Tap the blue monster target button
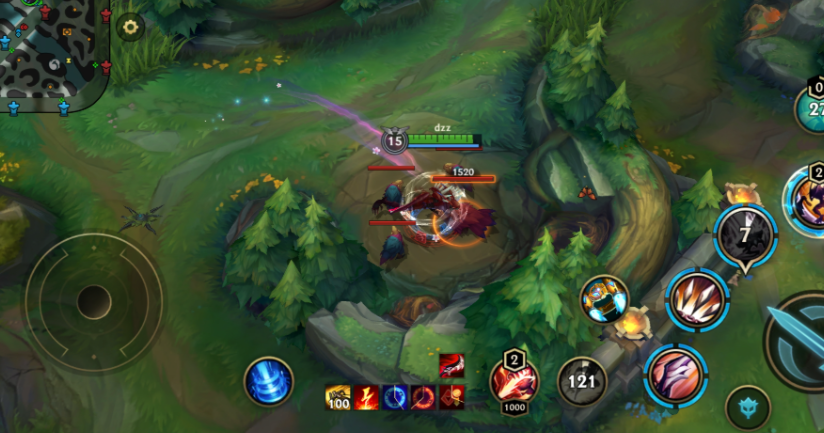 coord(748,407)
